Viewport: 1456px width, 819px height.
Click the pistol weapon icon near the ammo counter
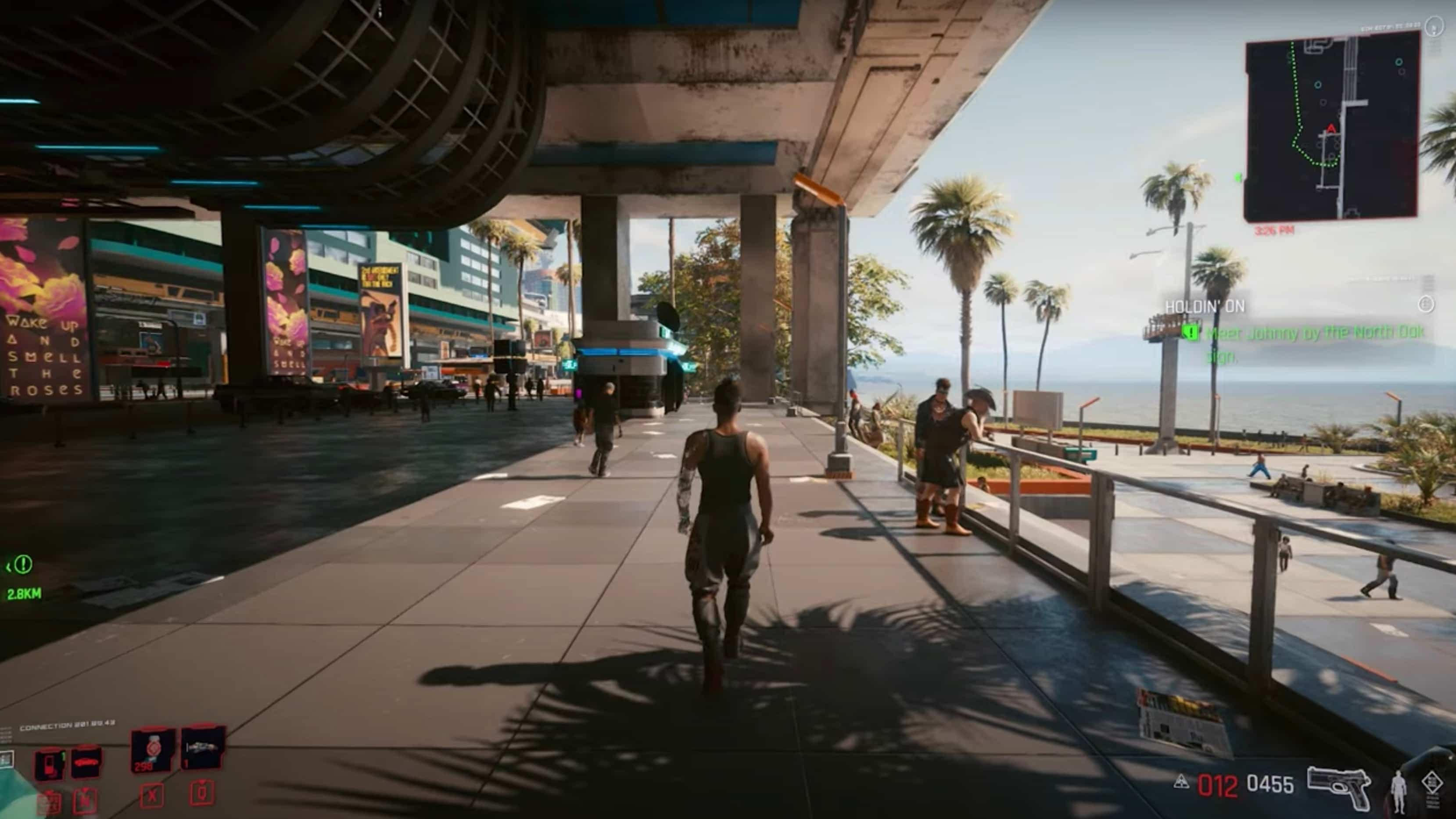[x=1338, y=787]
